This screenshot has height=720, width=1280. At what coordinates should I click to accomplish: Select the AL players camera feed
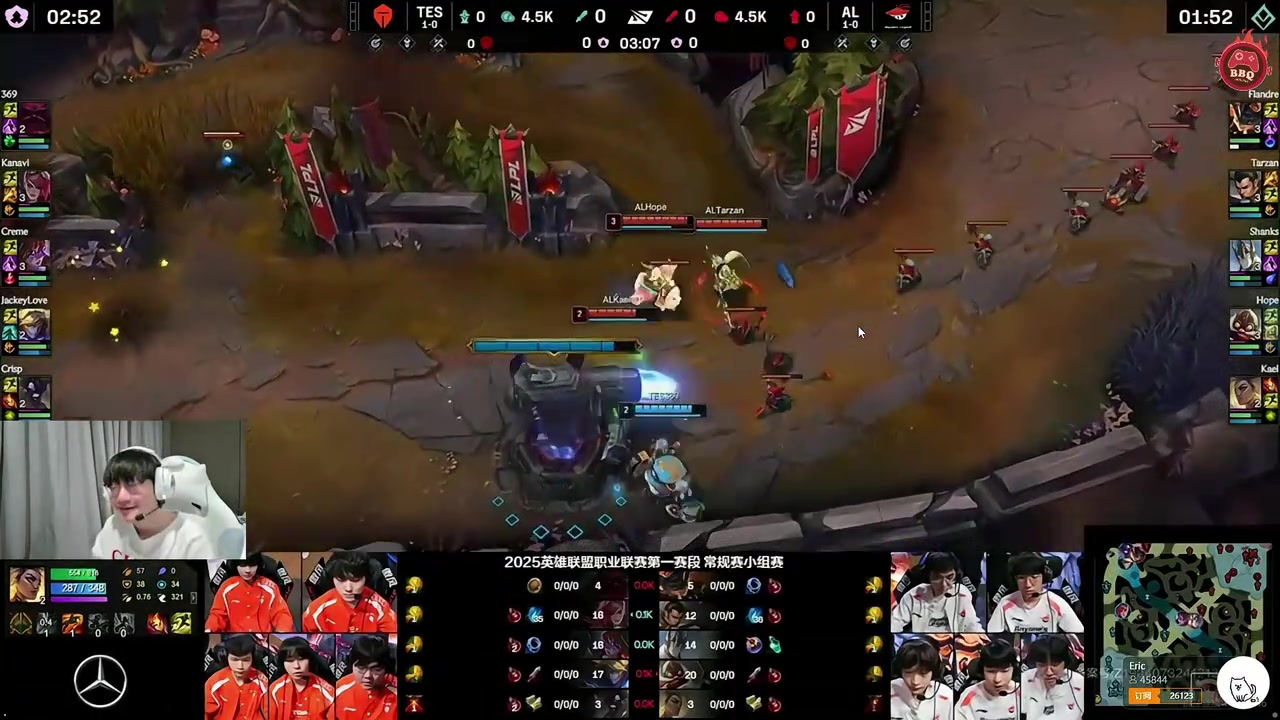986,636
